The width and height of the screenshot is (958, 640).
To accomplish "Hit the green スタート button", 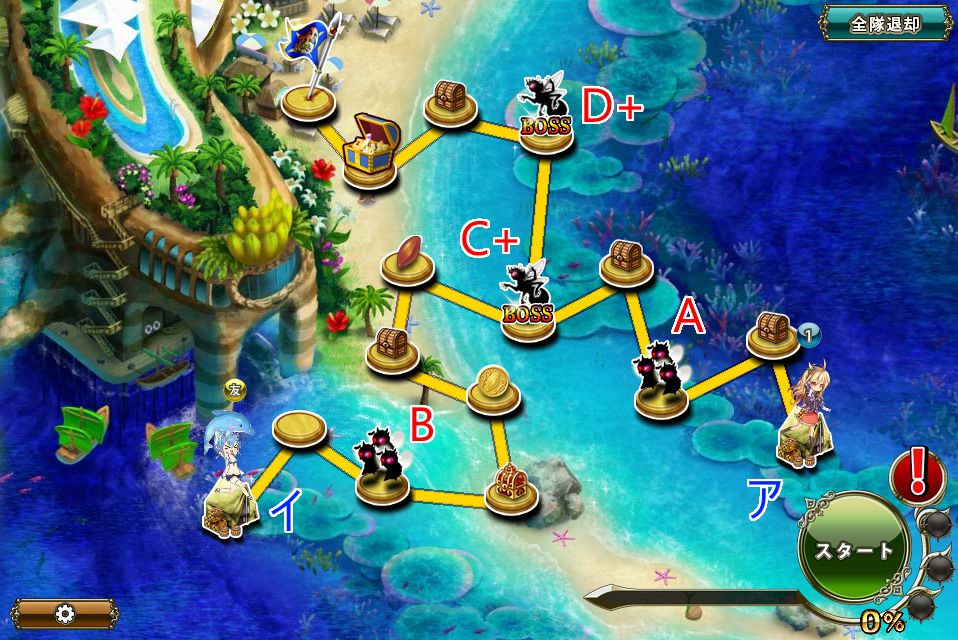I will [x=853, y=550].
